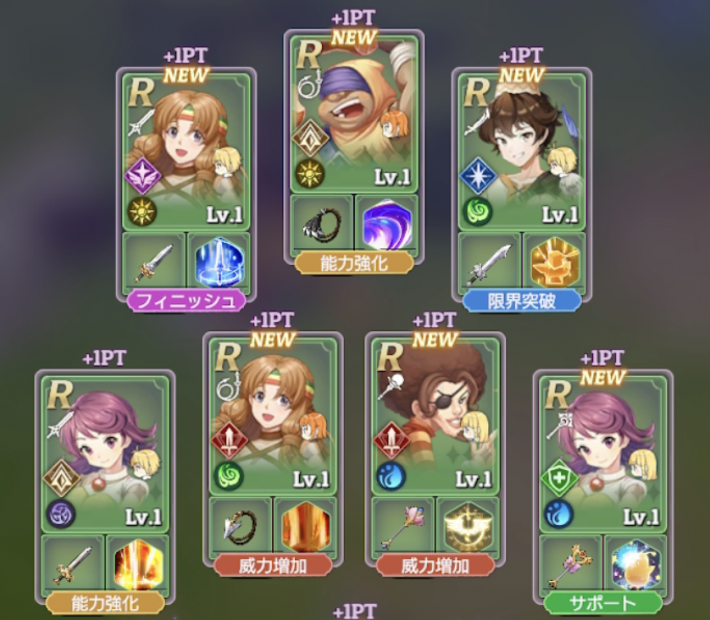The image size is (710, 620).
Task: Inspect the bandana man's ring weapon icon
Action: [324, 225]
